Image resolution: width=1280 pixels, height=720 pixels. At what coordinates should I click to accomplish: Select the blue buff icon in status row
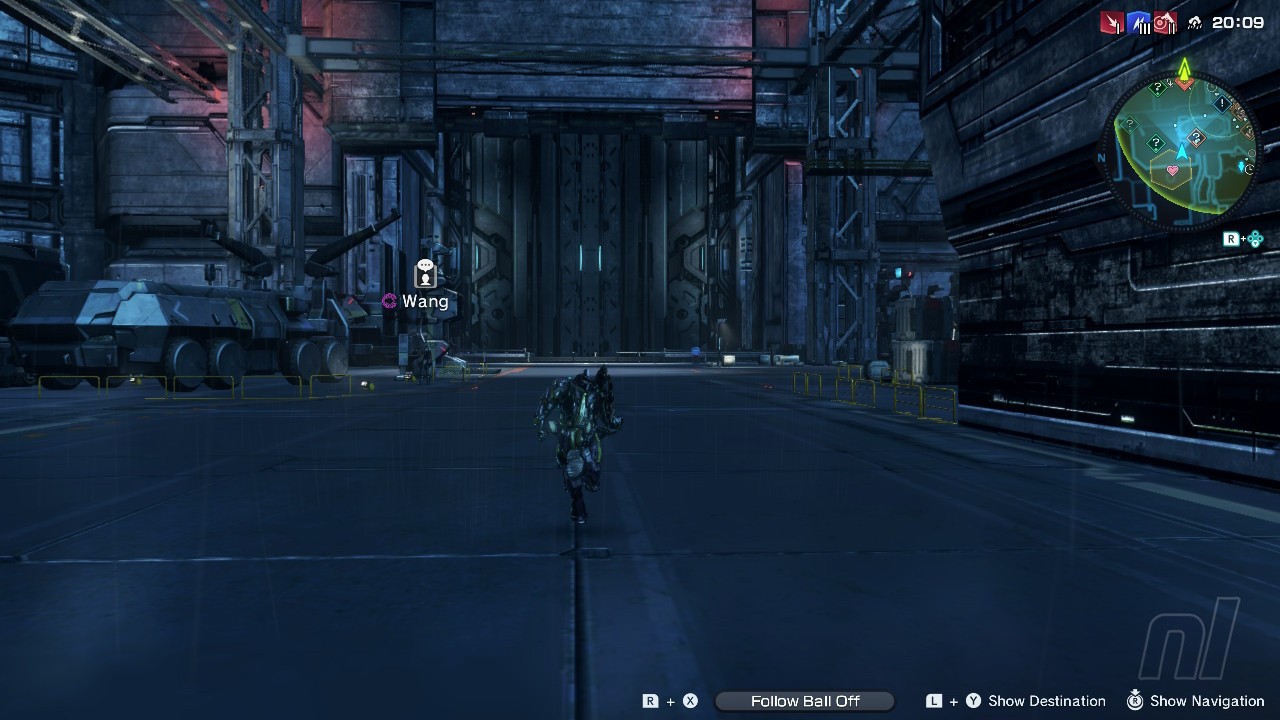[1139, 22]
